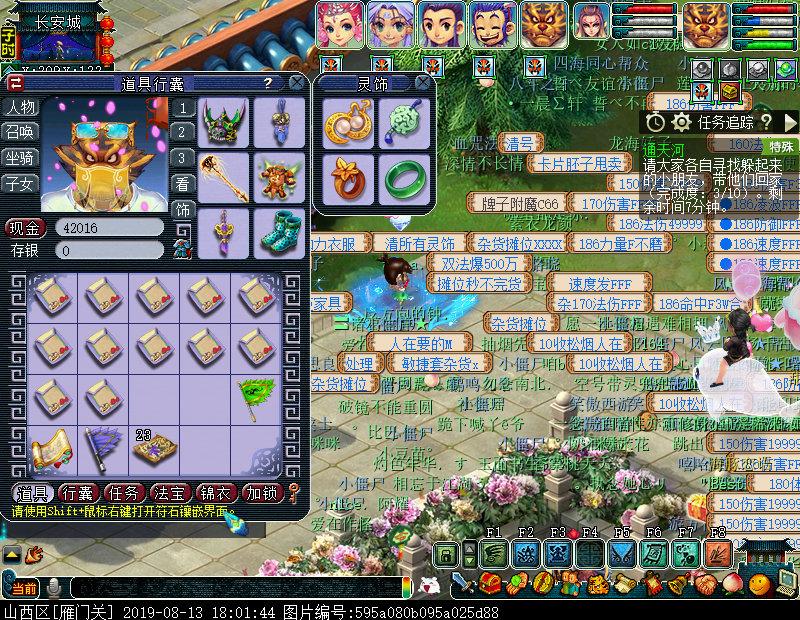Select the item stack showing 23
The width and height of the screenshot is (800, 620).
152,448
